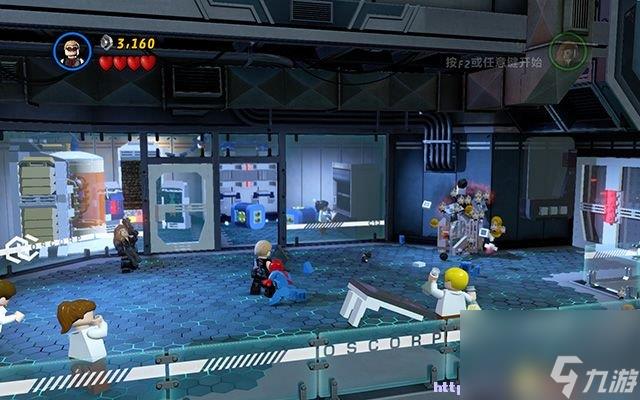Click the player one character portrait
640x400 pixels.
pos(72,50)
